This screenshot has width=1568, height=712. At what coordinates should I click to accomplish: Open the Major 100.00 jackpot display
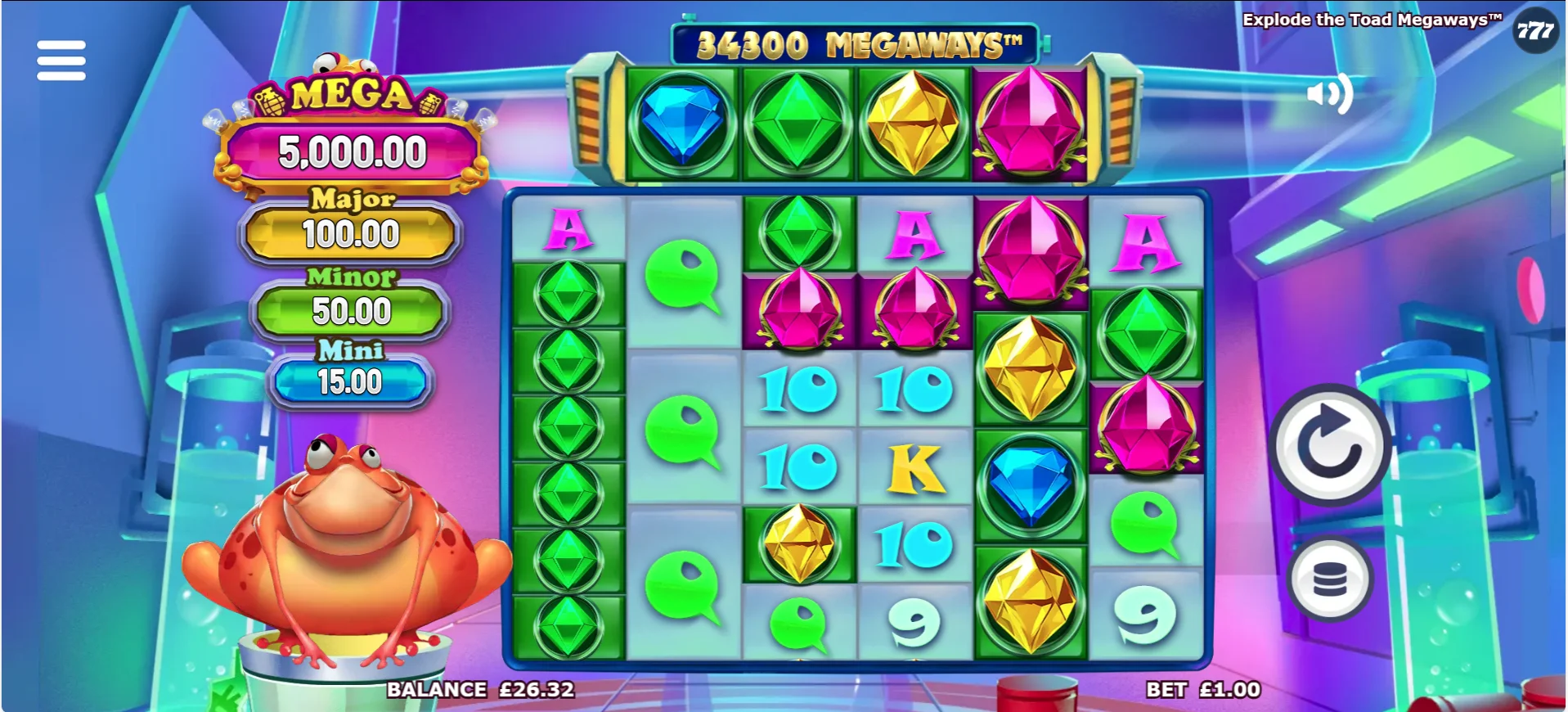pos(352,234)
